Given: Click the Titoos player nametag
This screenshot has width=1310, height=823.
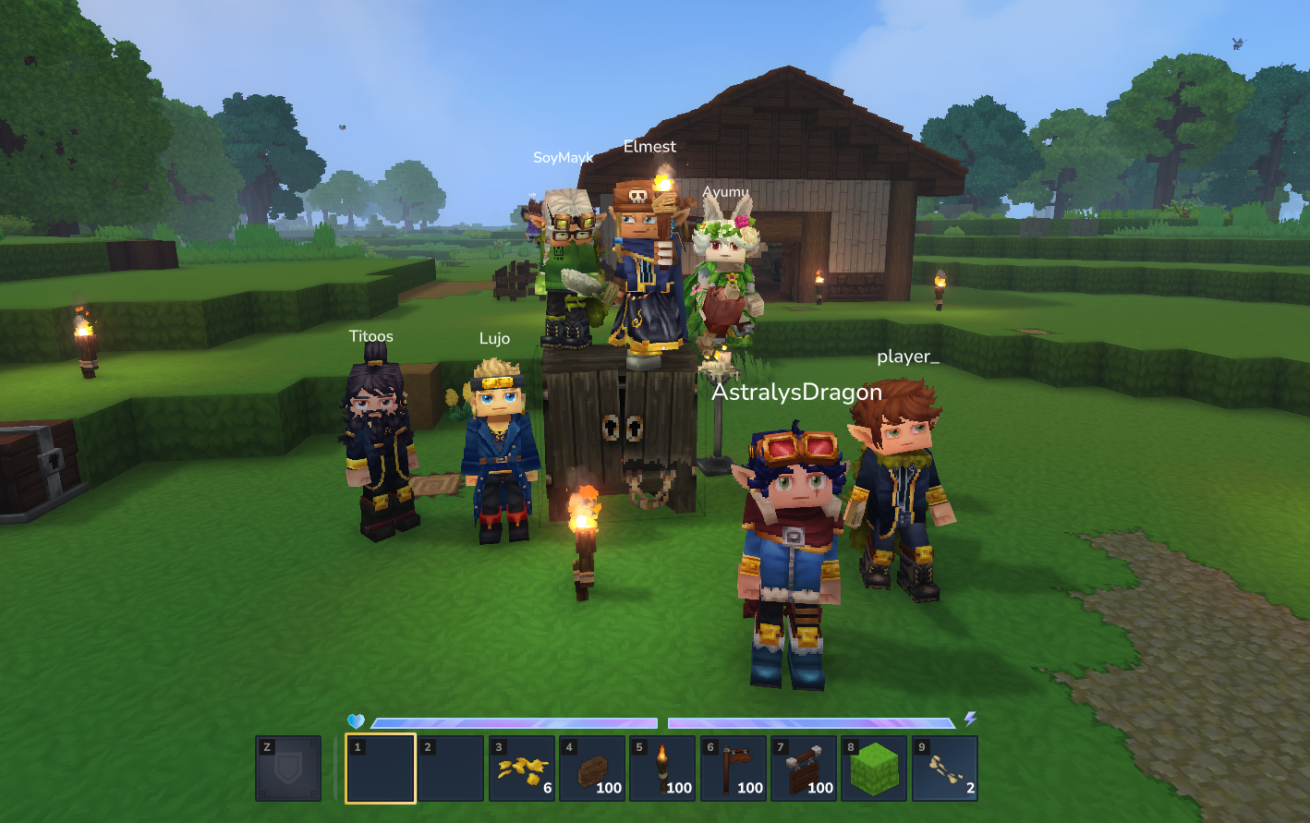Looking at the screenshot, I should click(x=371, y=336).
